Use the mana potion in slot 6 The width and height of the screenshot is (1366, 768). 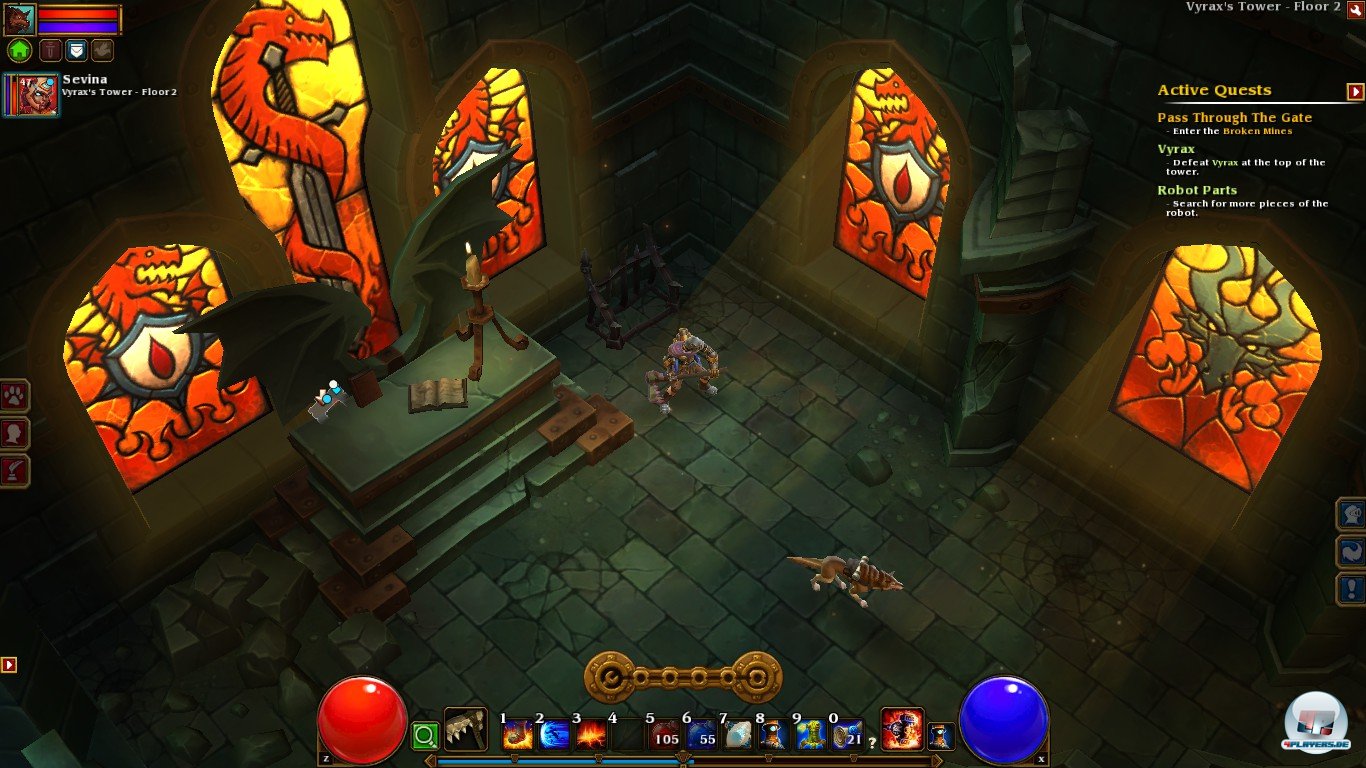tap(700, 733)
